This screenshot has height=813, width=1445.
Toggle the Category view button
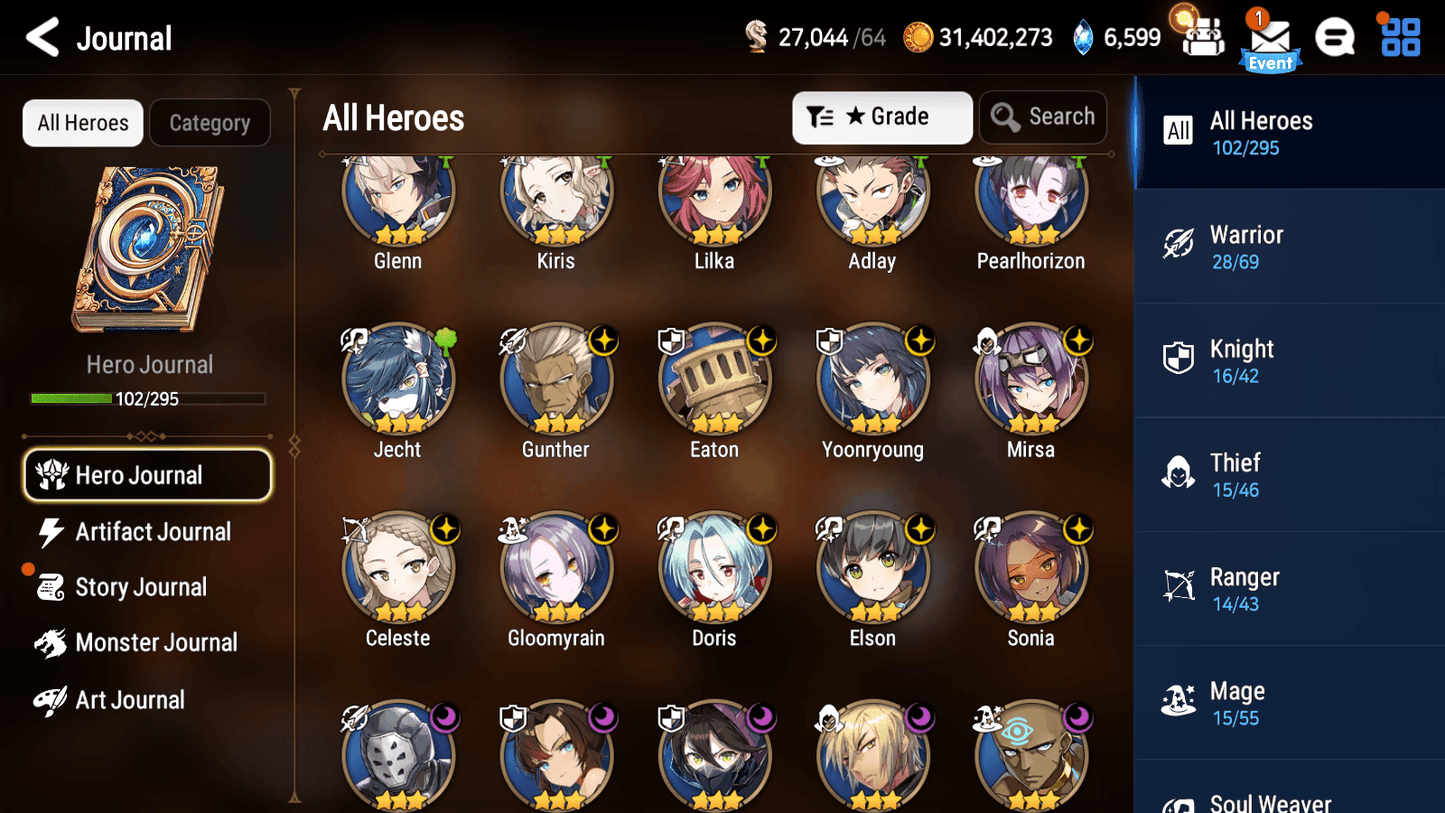[x=210, y=123]
